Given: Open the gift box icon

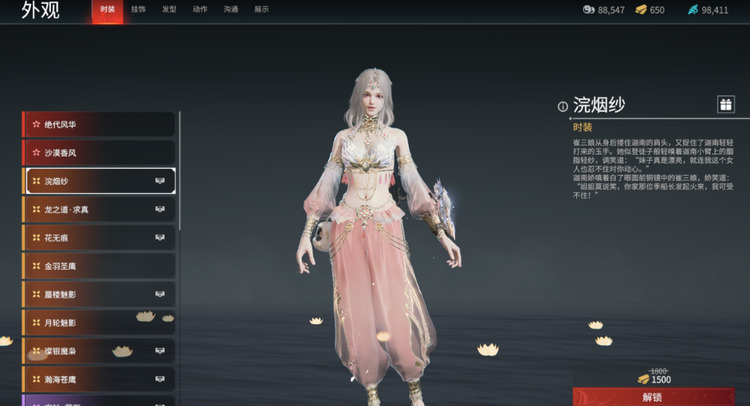Looking at the screenshot, I should 725,104.
